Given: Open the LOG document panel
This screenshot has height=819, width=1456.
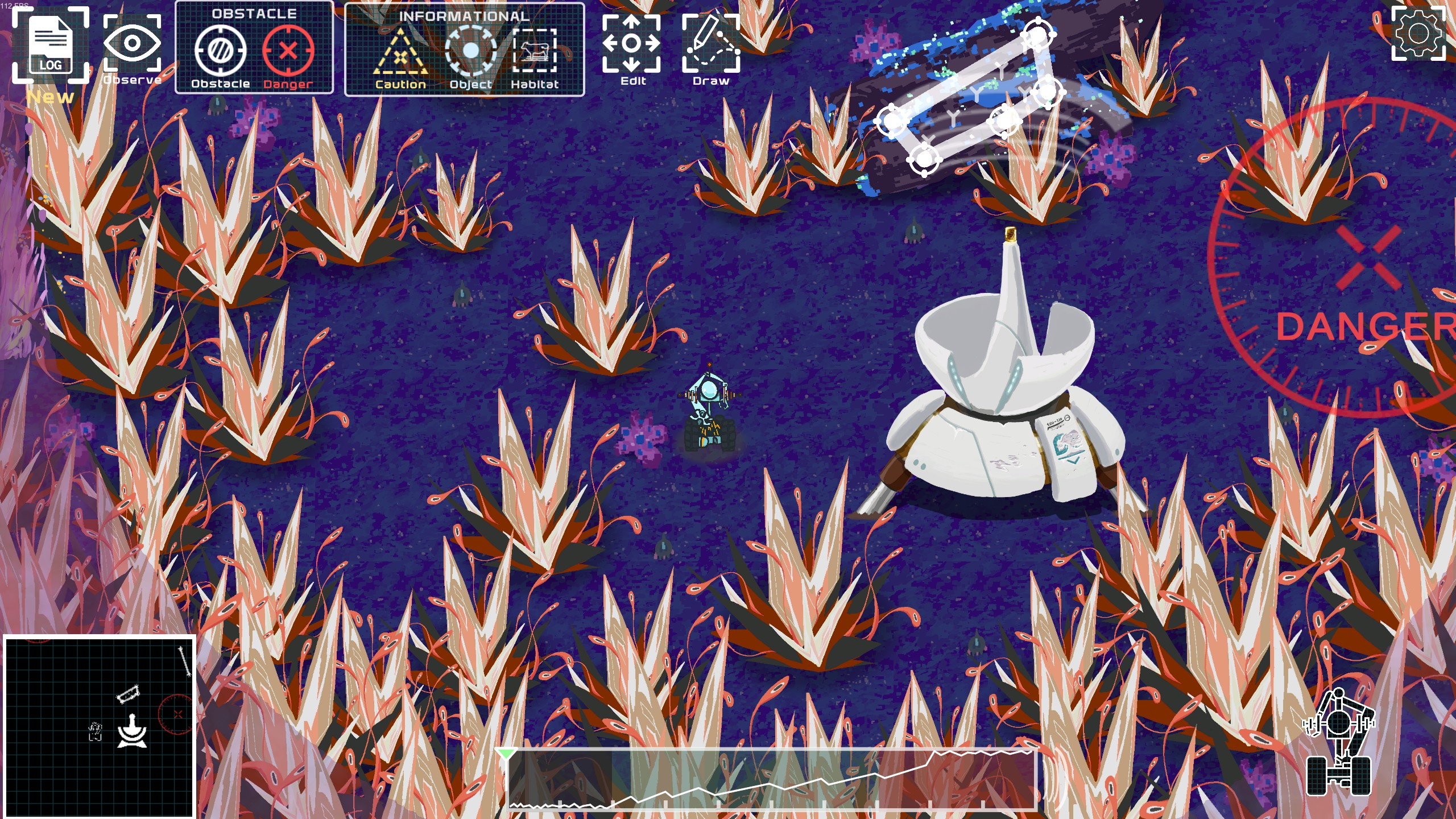Looking at the screenshot, I should click(x=51, y=45).
